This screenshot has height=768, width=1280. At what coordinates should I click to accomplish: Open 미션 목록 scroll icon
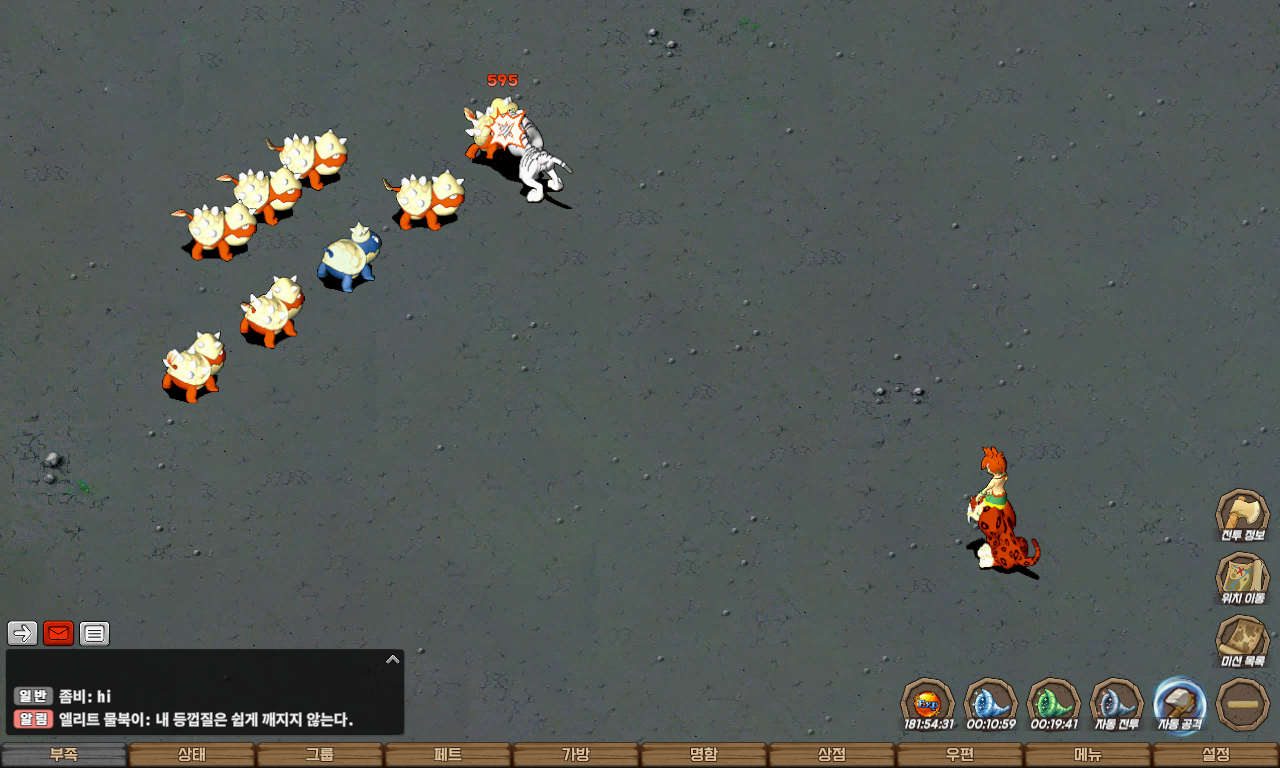point(1242,640)
